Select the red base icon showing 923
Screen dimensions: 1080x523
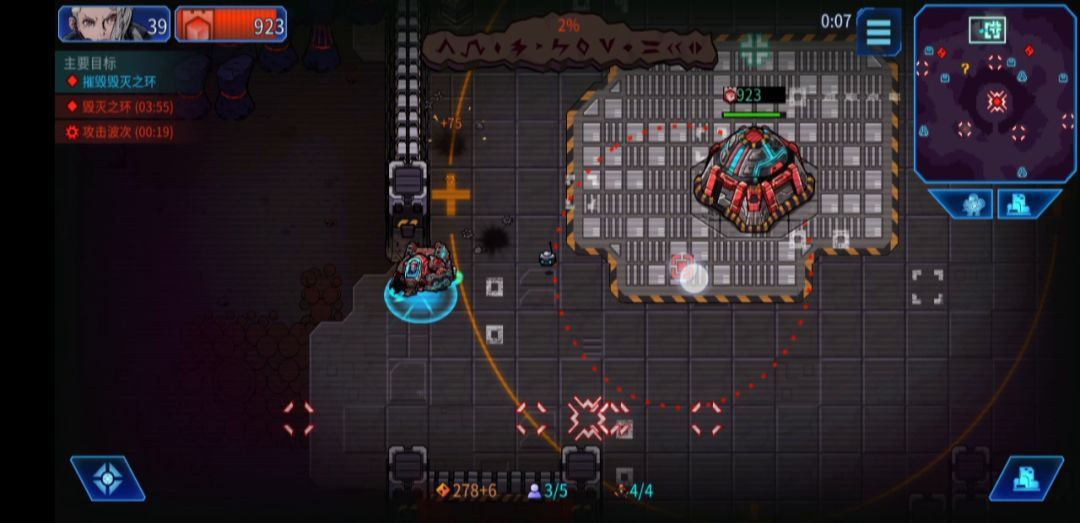[231, 25]
